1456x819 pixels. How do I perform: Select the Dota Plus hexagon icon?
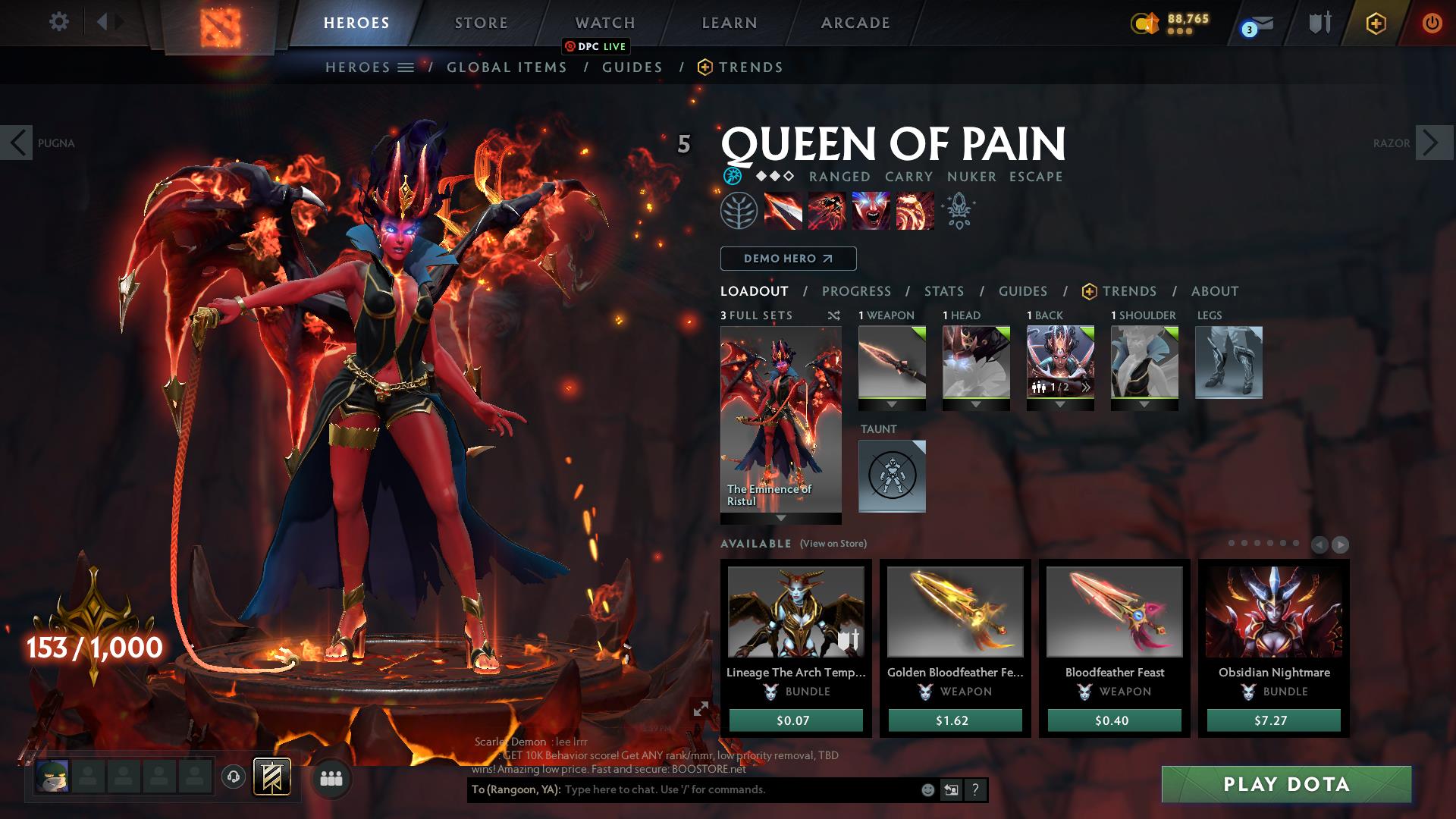pyautogui.click(x=1375, y=23)
